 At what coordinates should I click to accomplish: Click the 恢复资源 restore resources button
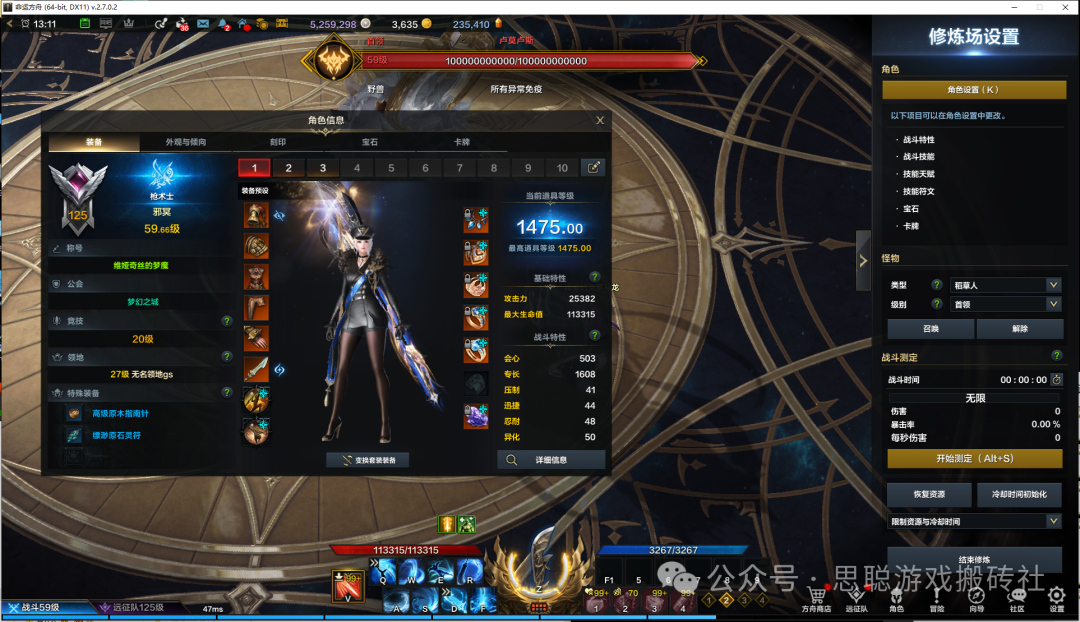point(929,495)
